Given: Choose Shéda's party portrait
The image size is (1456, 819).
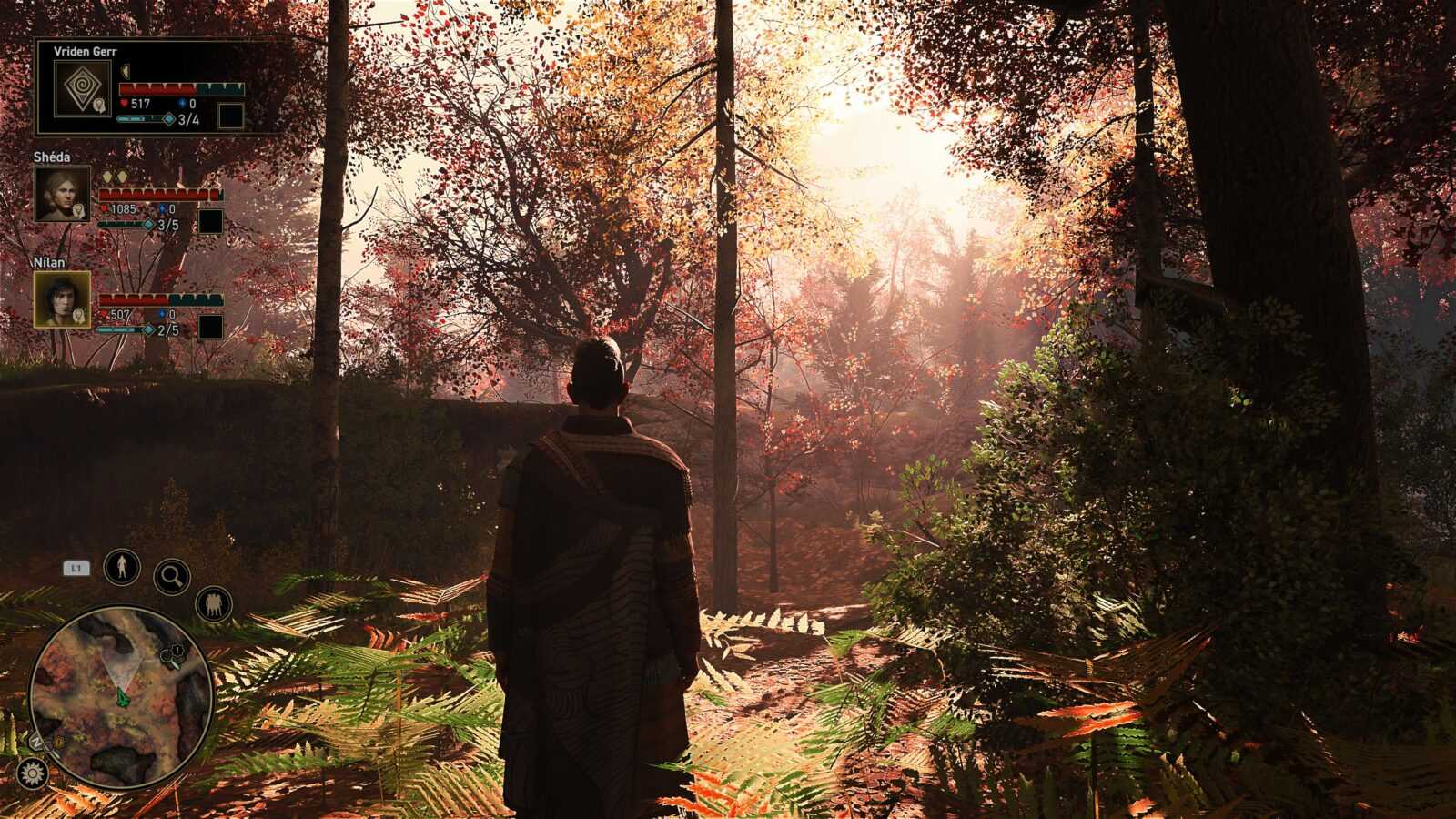Looking at the screenshot, I should tap(62, 194).
